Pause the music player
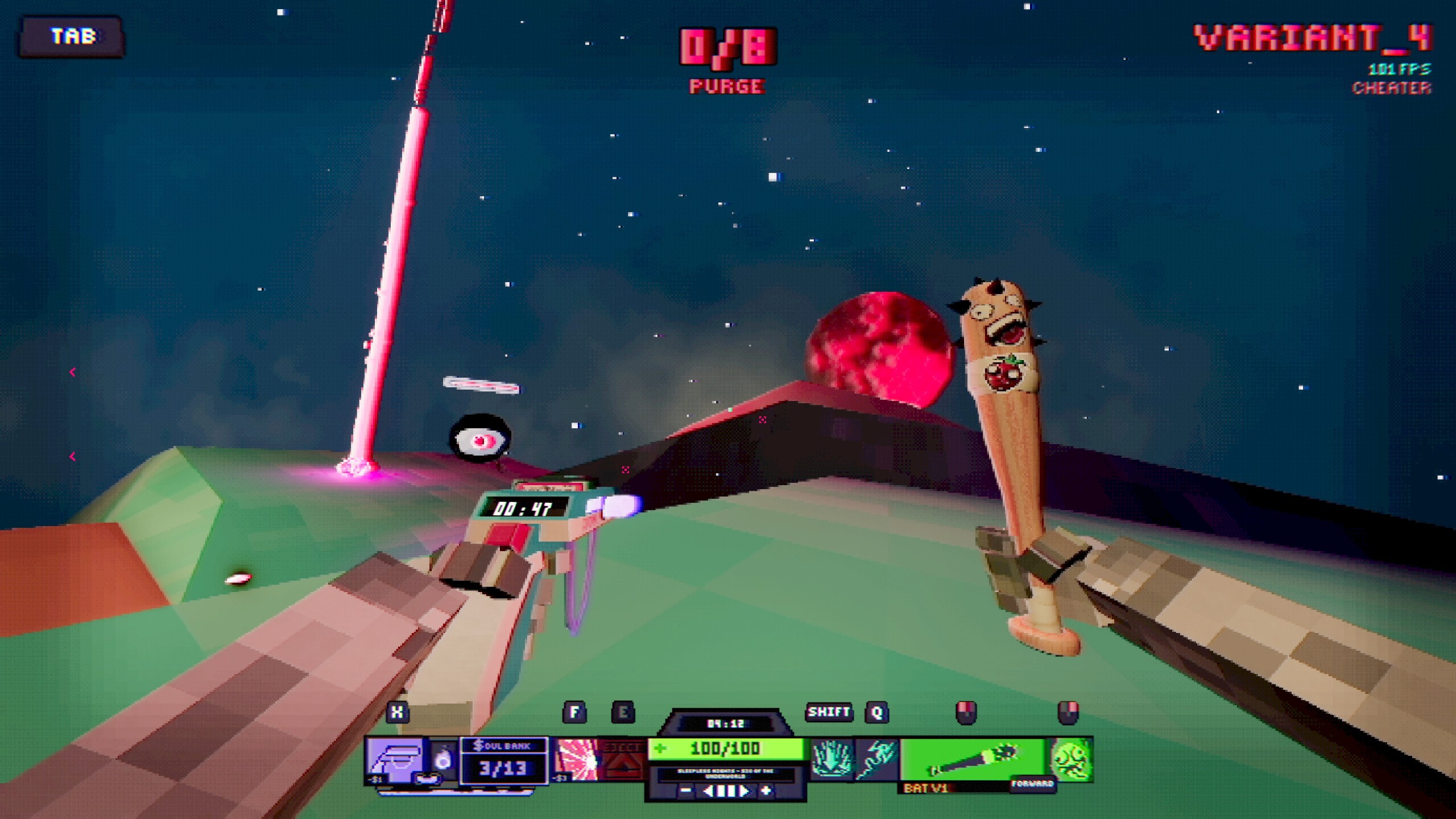 click(x=726, y=791)
